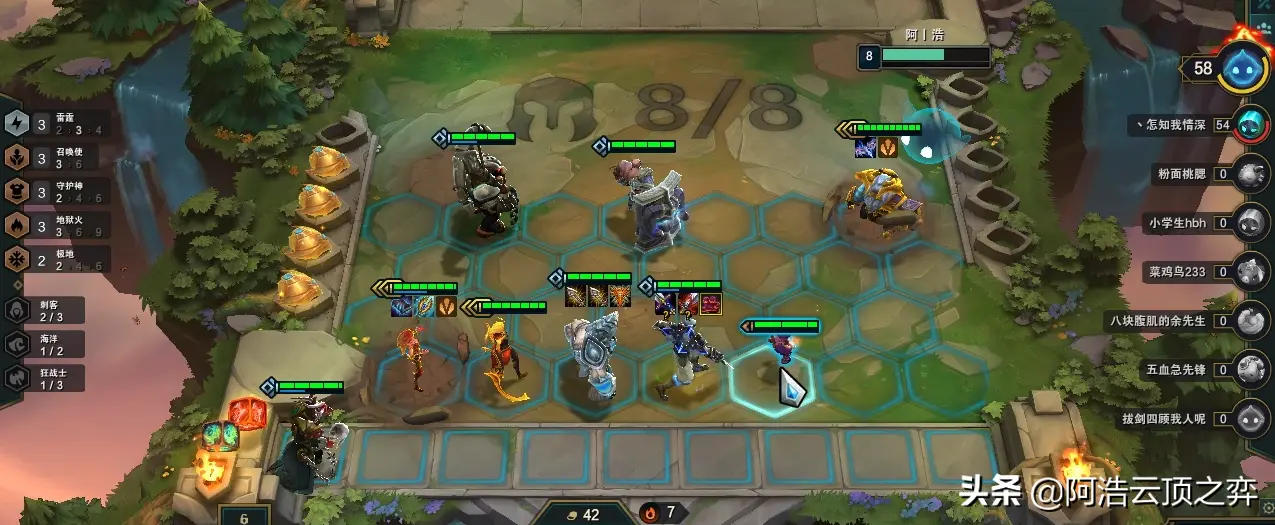Expand the trait list arrow below 极地
Viewport: 1275px width, 525px height.
(x=16, y=283)
